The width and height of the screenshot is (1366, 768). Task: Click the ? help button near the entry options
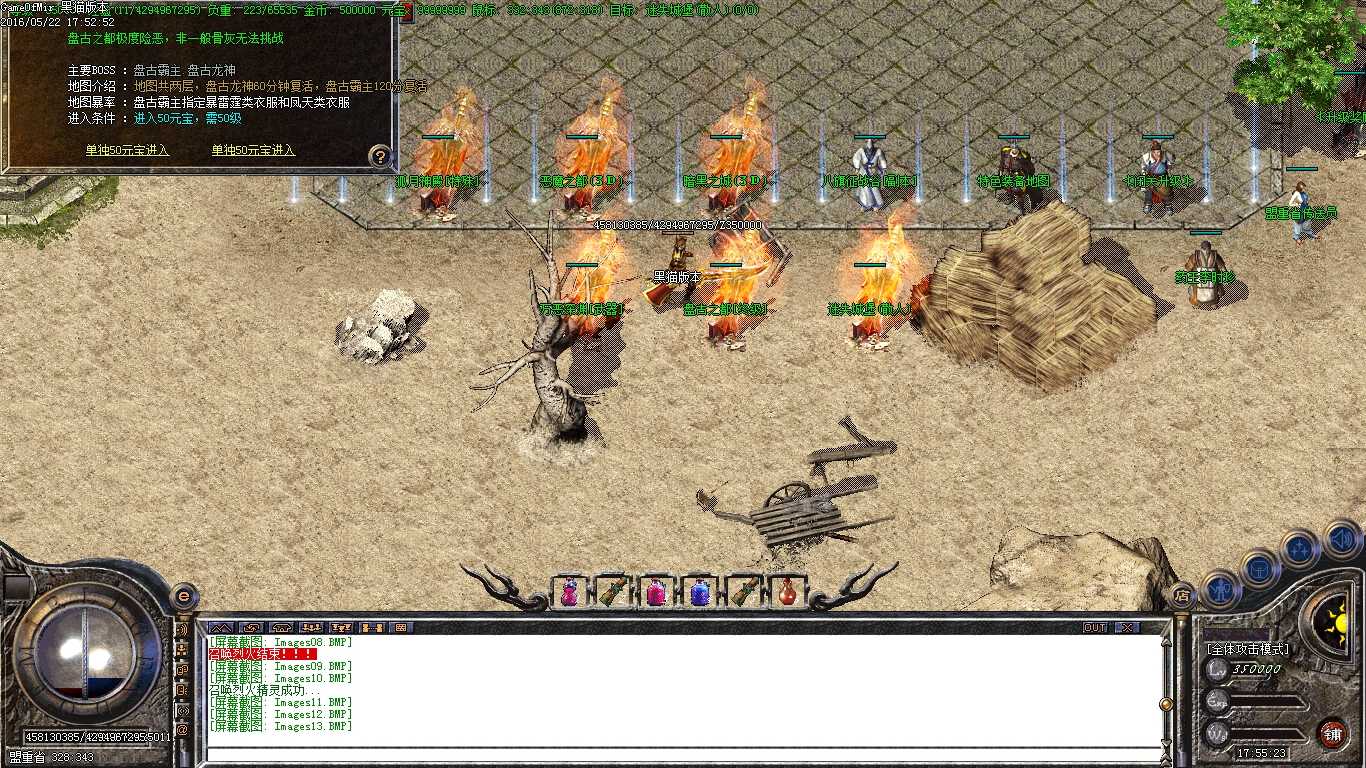tap(378, 155)
